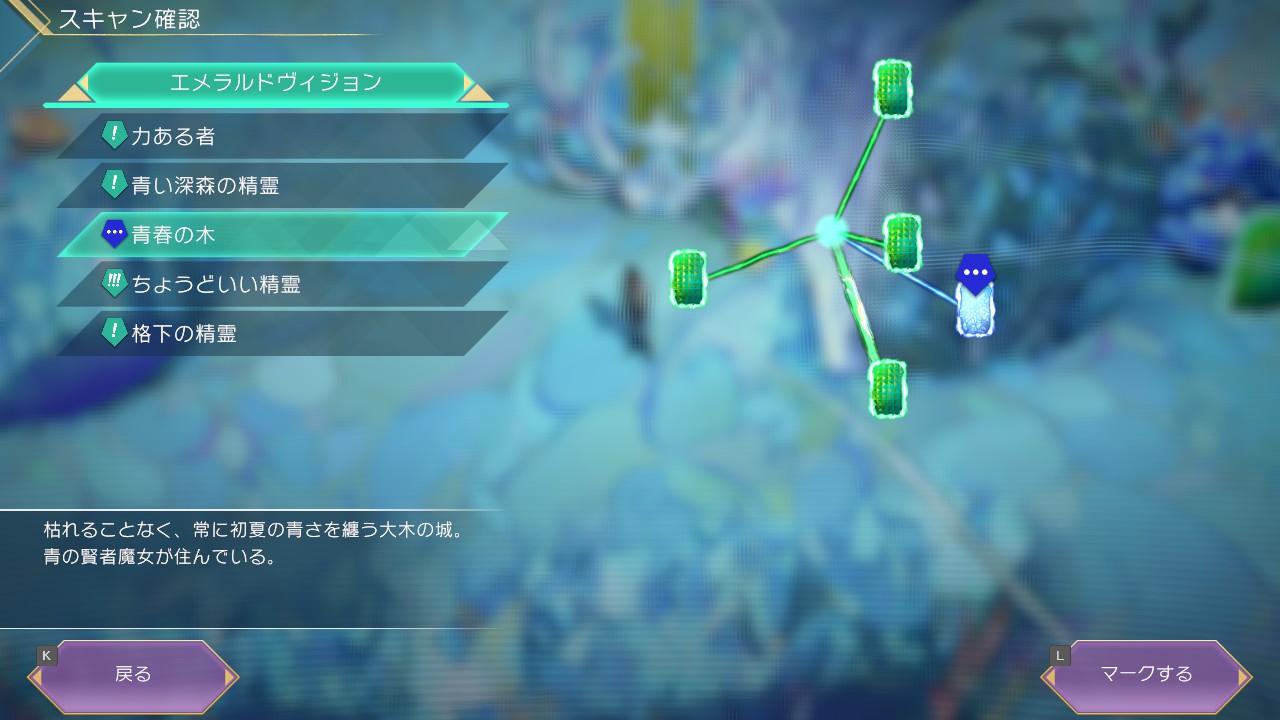Choose the 青い深森の精霊 entry

click(280, 185)
